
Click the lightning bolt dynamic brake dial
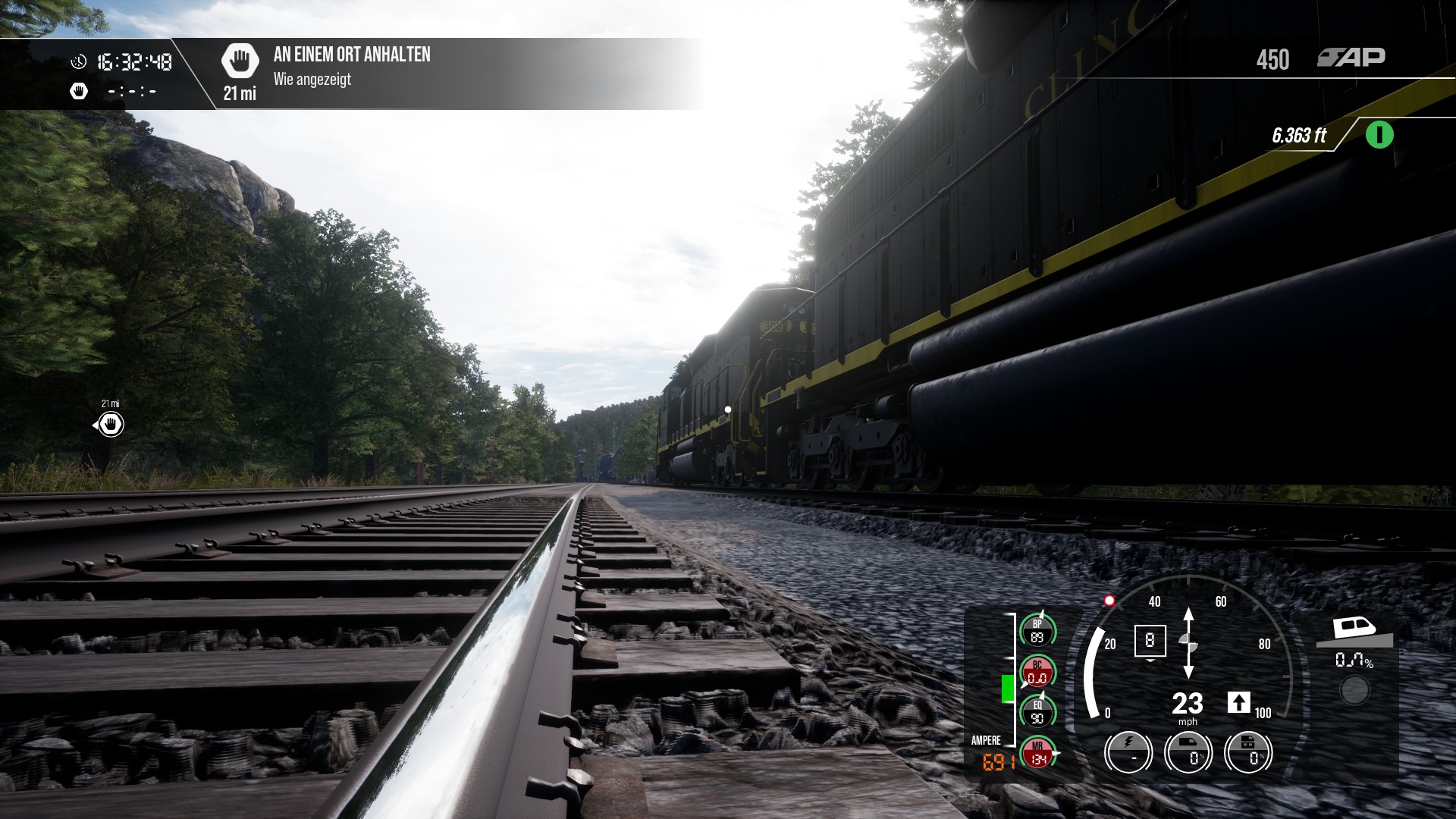pos(1128,752)
